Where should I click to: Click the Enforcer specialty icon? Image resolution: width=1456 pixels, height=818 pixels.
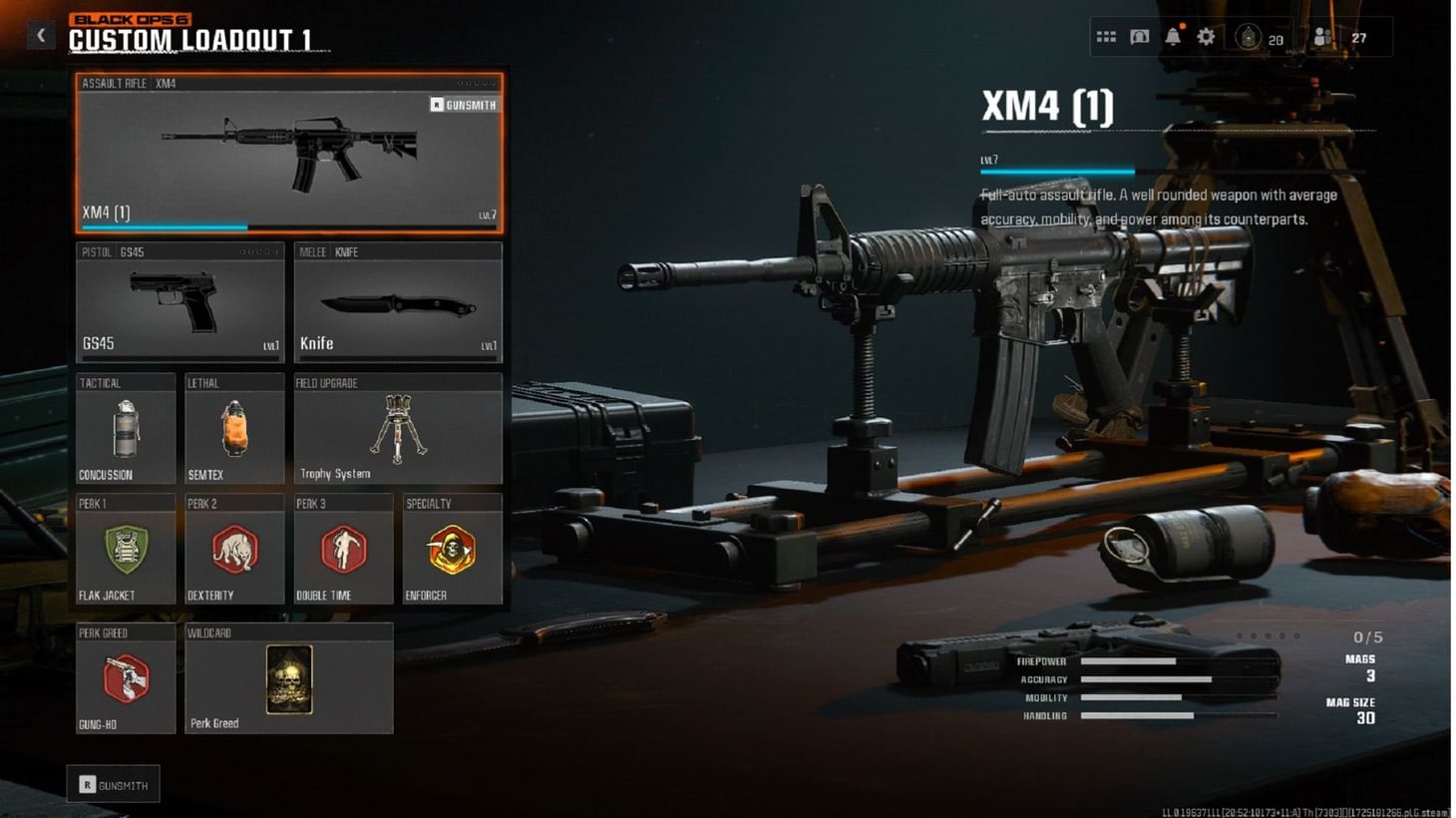(452, 552)
